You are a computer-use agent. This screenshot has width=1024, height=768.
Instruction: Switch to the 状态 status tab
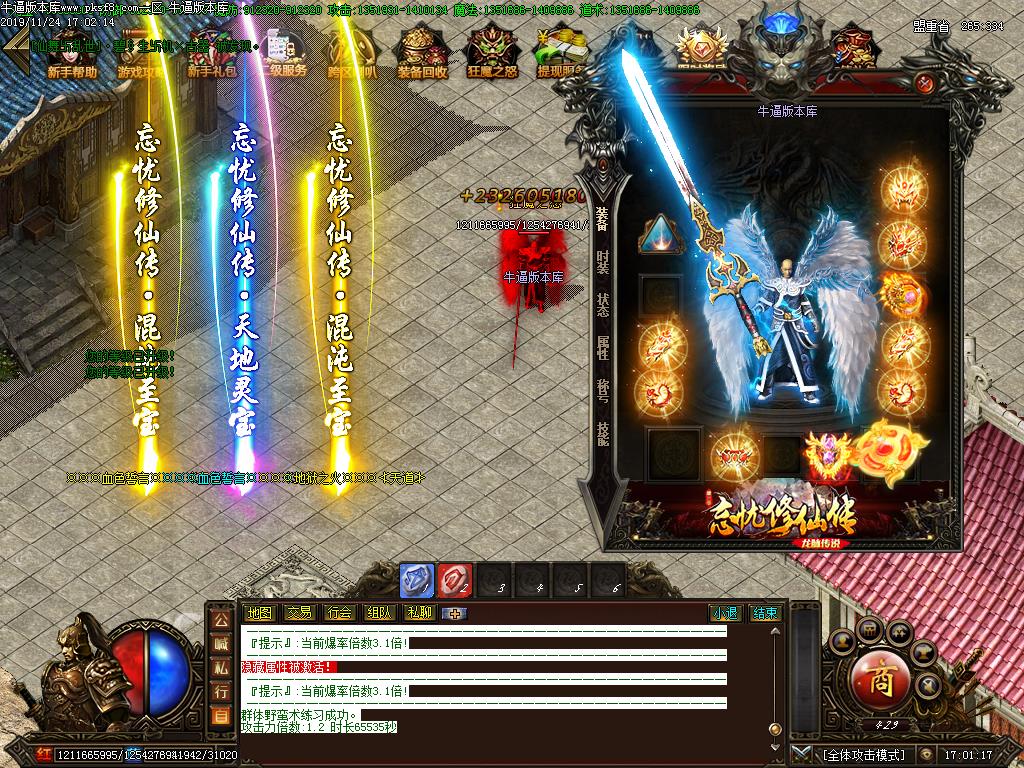click(602, 305)
